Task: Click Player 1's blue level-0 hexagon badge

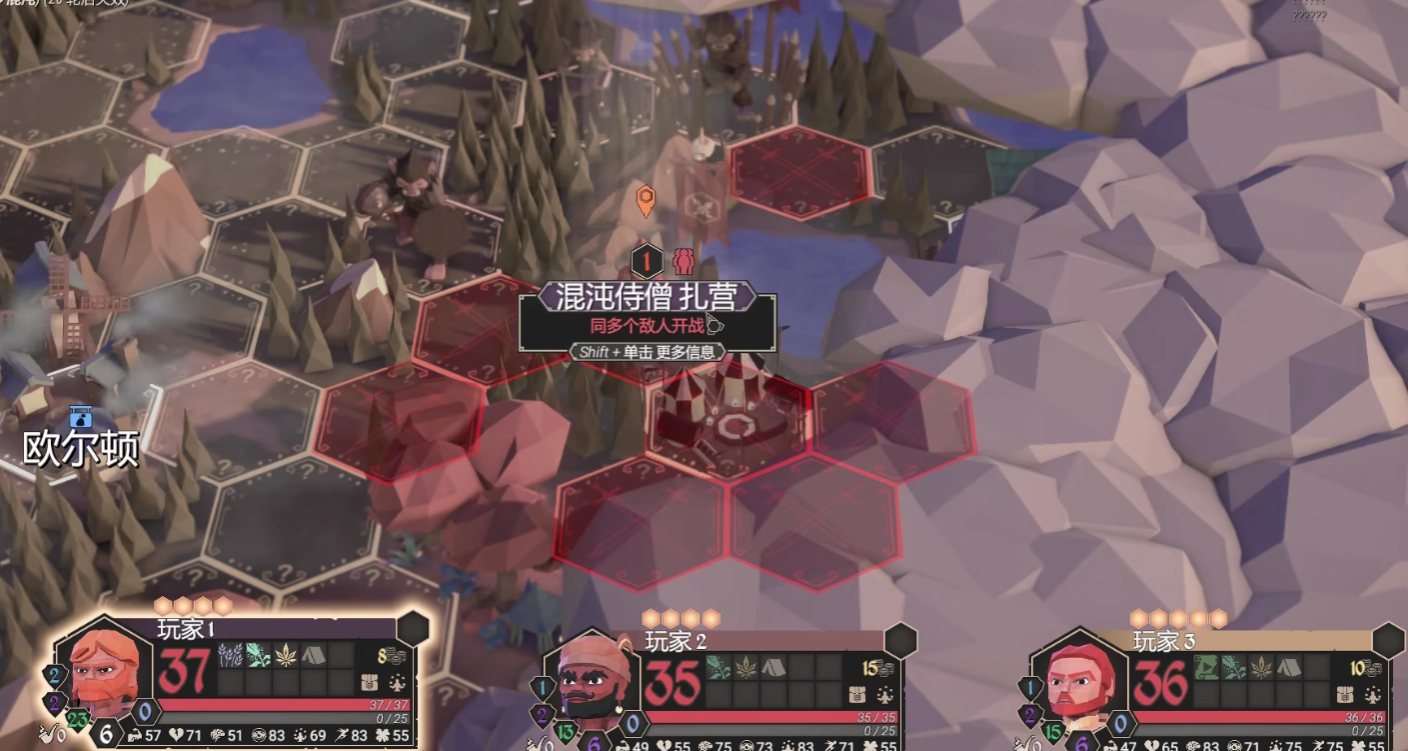Action: pyautogui.click(x=146, y=713)
